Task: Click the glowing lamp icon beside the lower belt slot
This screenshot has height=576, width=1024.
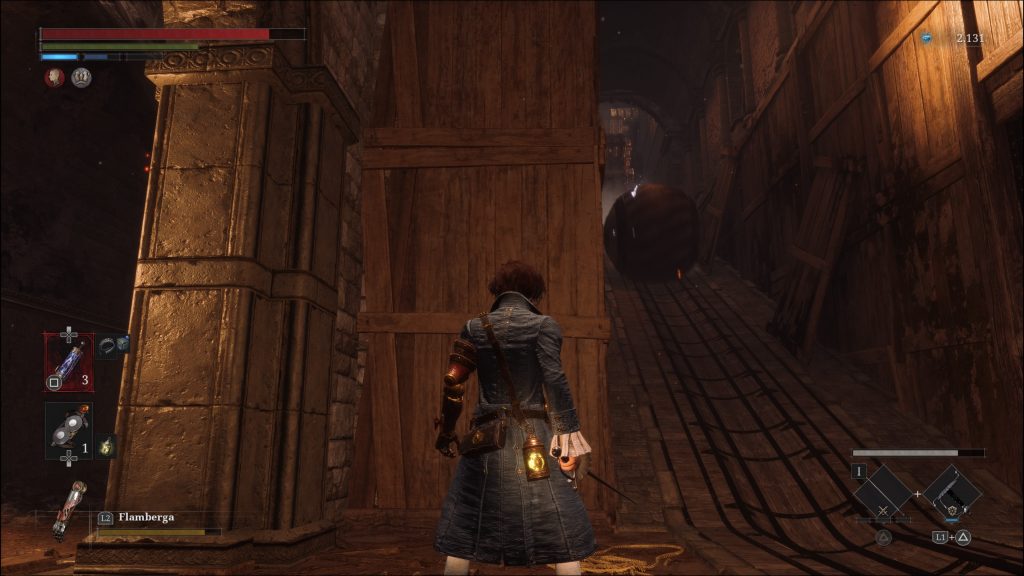Action: pyautogui.click(x=106, y=446)
